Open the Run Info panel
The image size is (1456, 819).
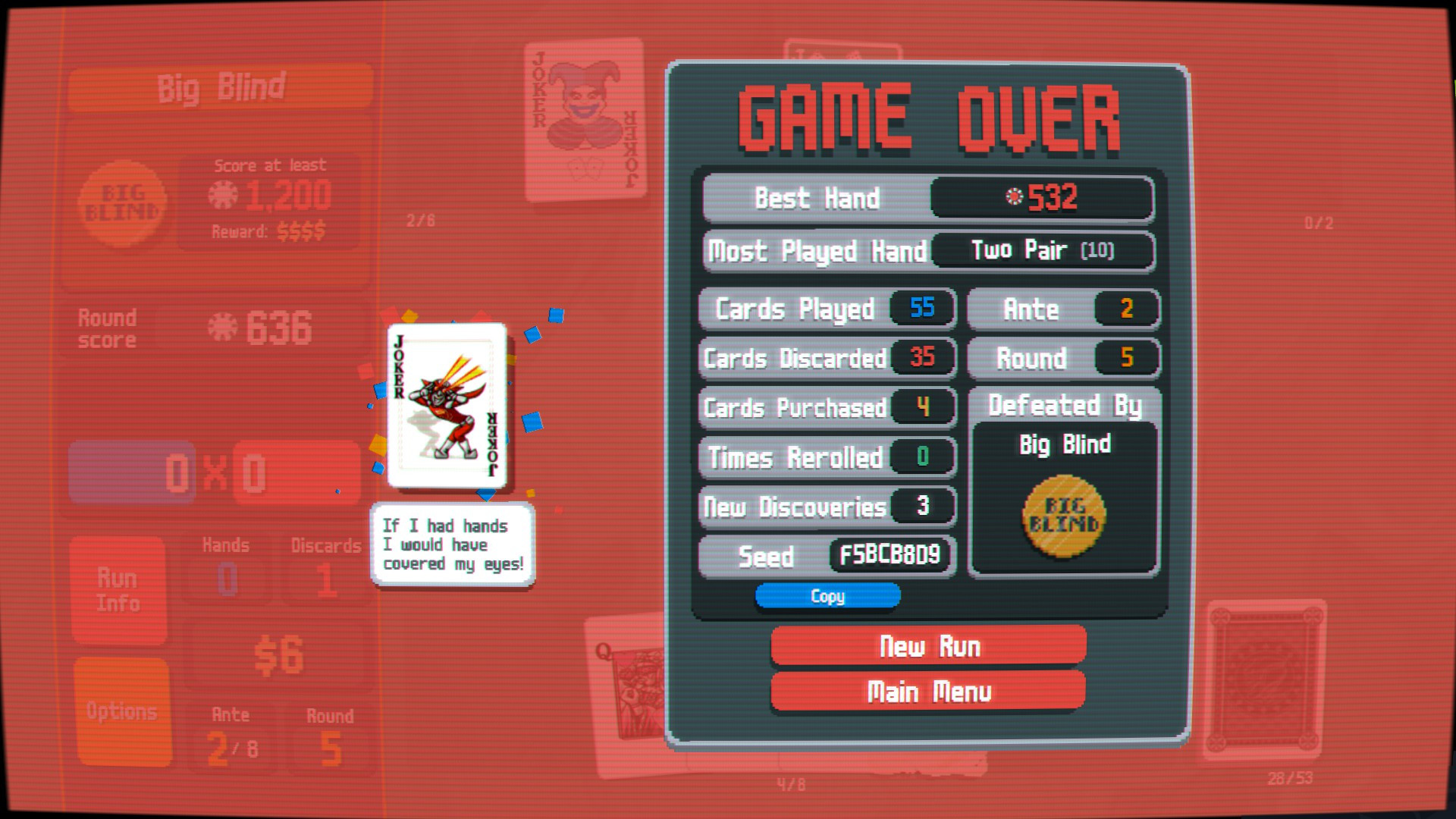[x=119, y=589]
